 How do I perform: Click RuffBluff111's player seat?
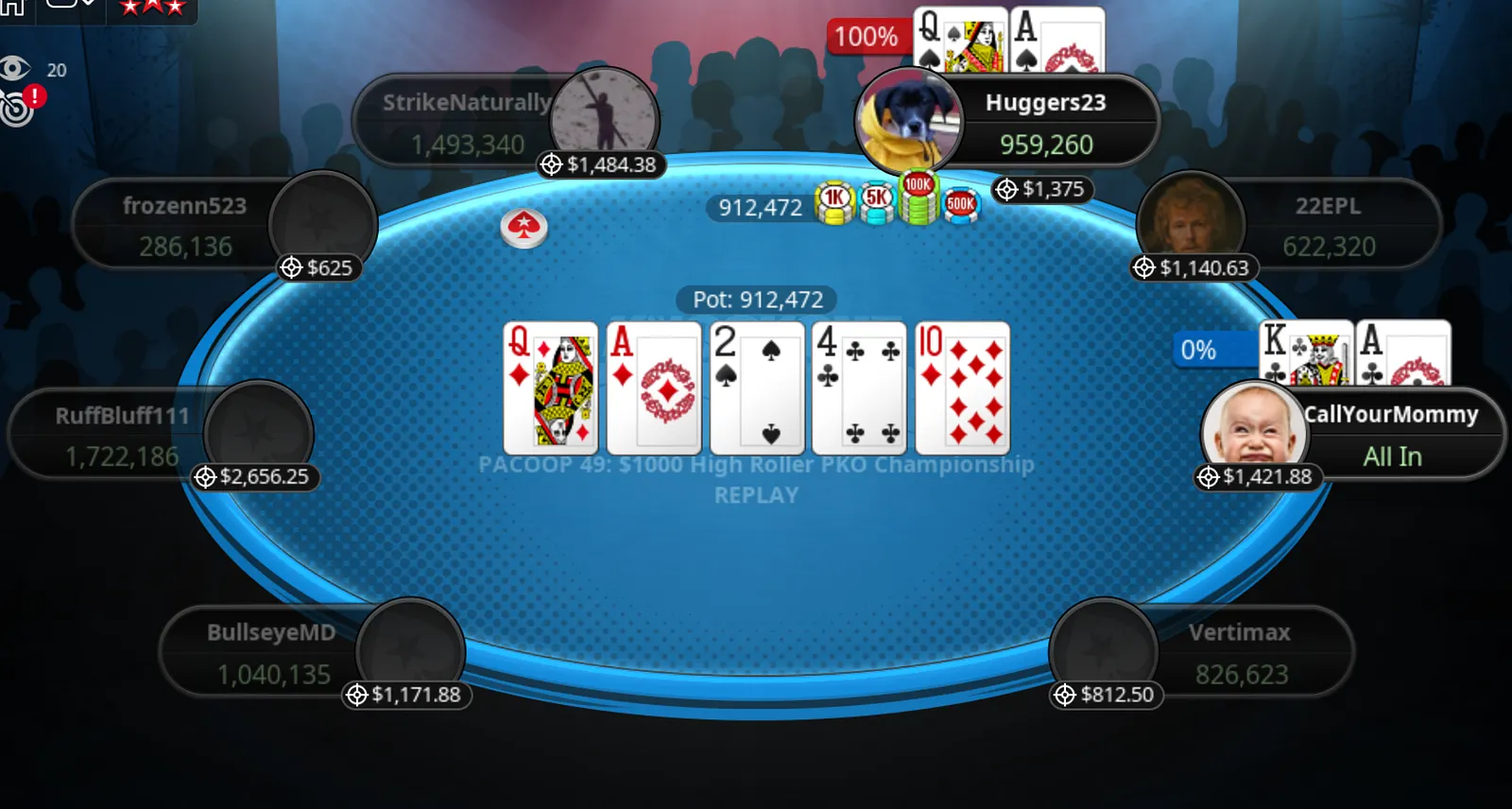(x=121, y=435)
